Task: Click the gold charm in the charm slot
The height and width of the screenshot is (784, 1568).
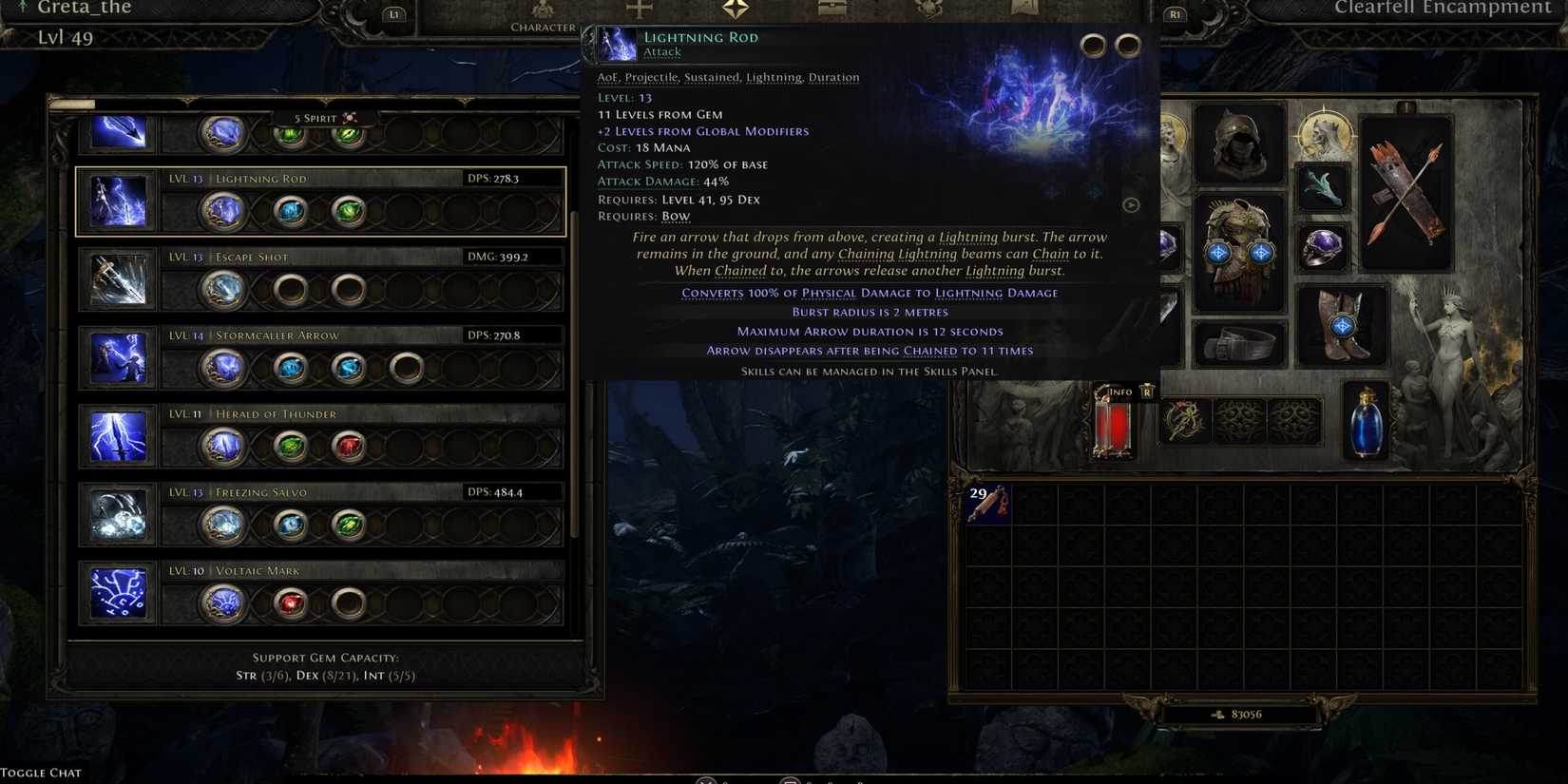Action: coord(1186,421)
